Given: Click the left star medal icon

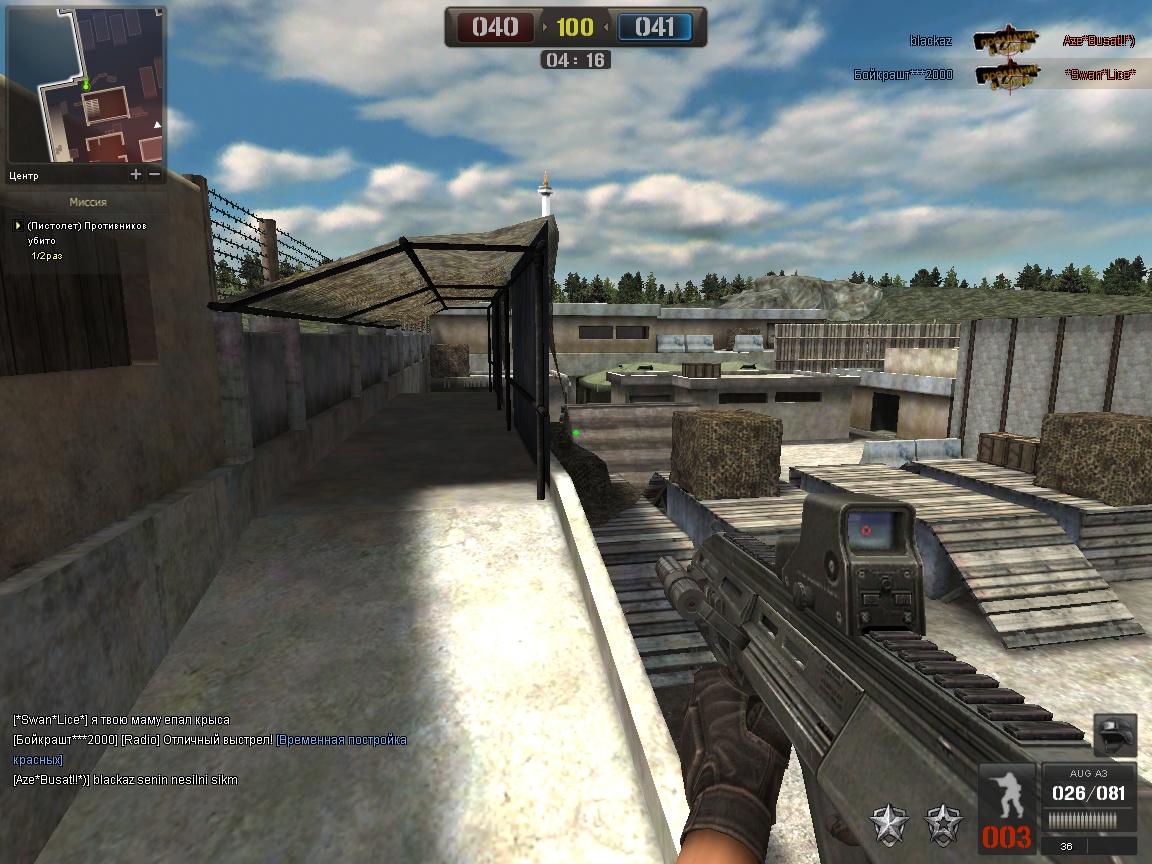Looking at the screenshot, I should tap(888, 824).
